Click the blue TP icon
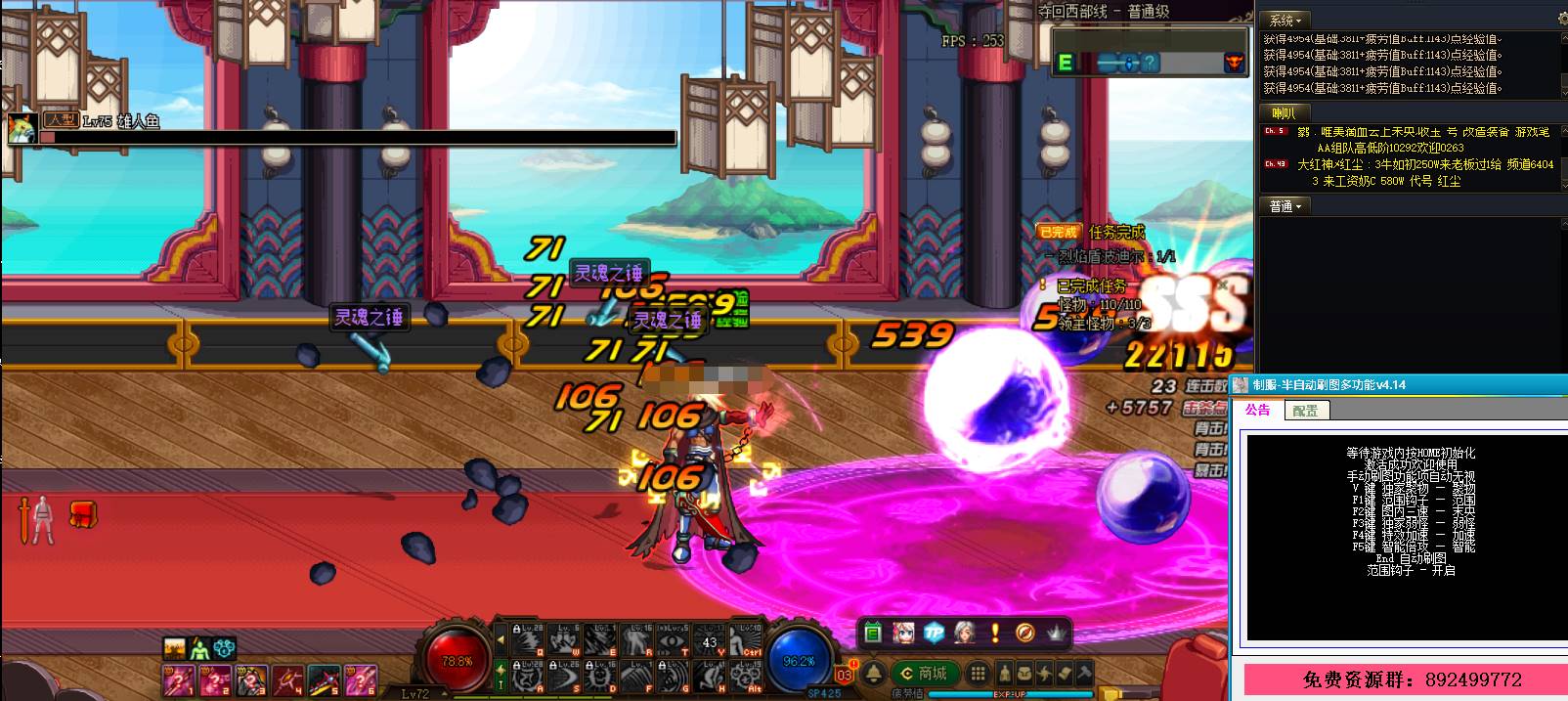Viewport: 1568px width, 701px height. point(934,633)
